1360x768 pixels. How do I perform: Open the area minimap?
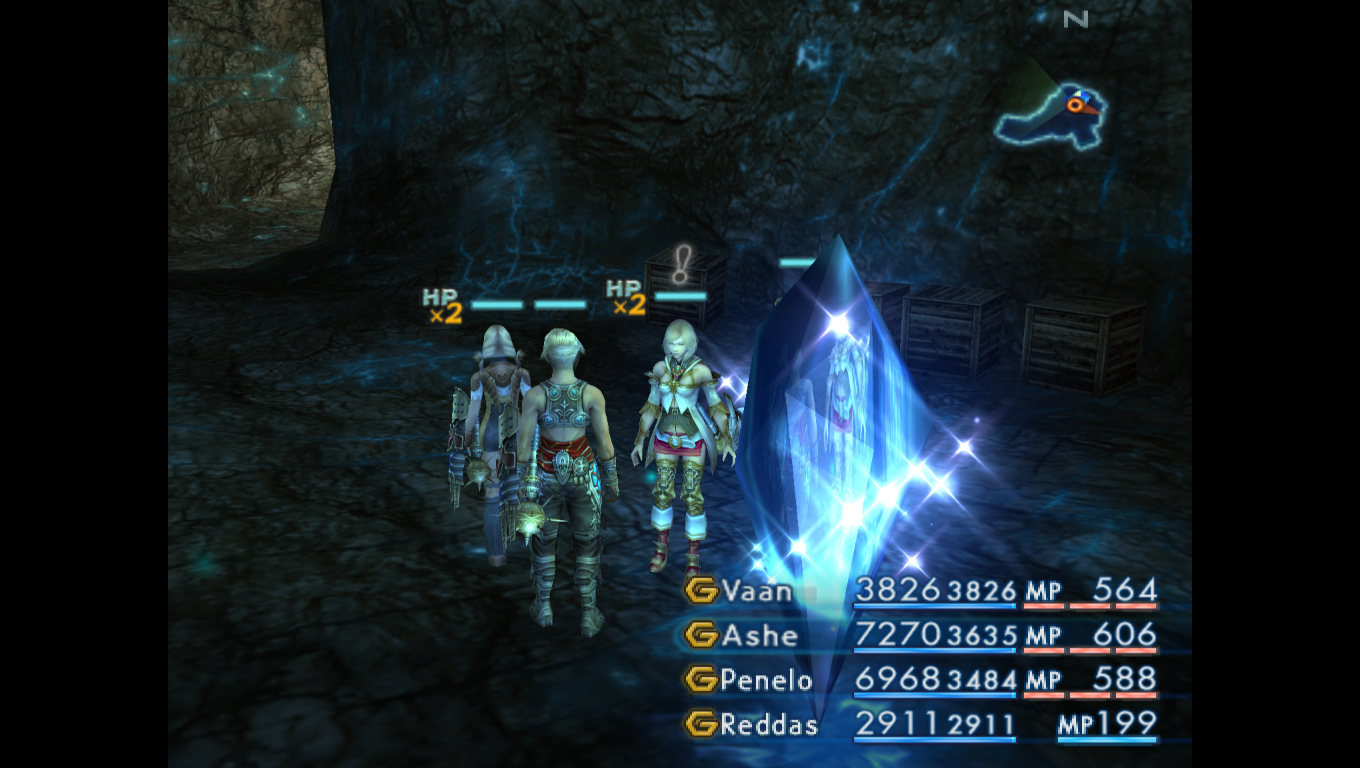(x=1050, y=111)
